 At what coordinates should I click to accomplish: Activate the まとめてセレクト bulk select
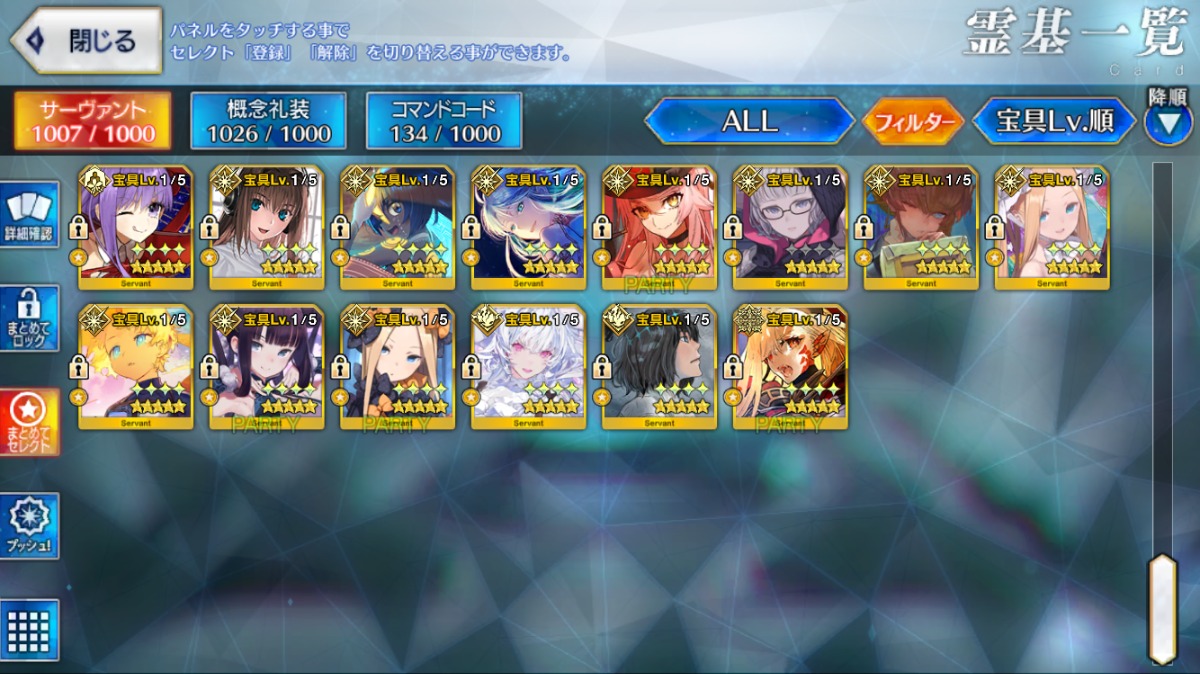[x=29, y=422]
